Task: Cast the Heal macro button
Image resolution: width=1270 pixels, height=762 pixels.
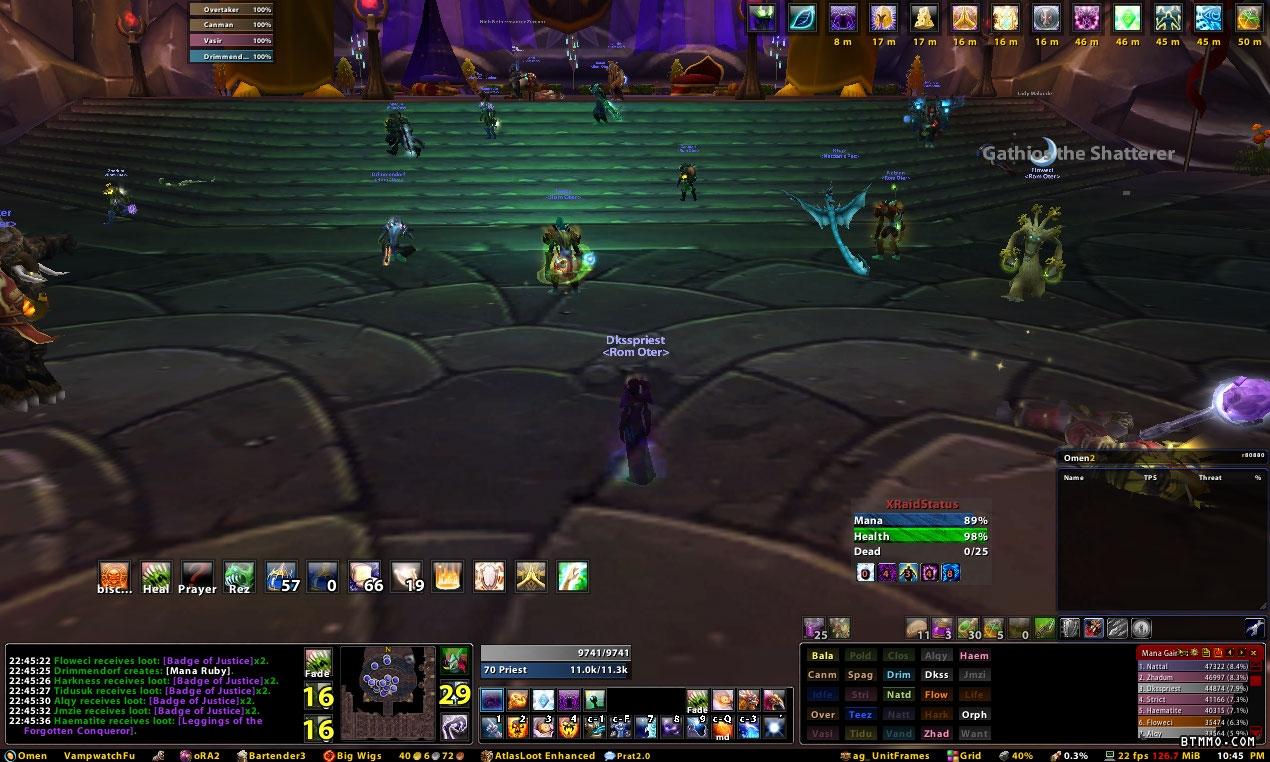Action: point(155,576)
